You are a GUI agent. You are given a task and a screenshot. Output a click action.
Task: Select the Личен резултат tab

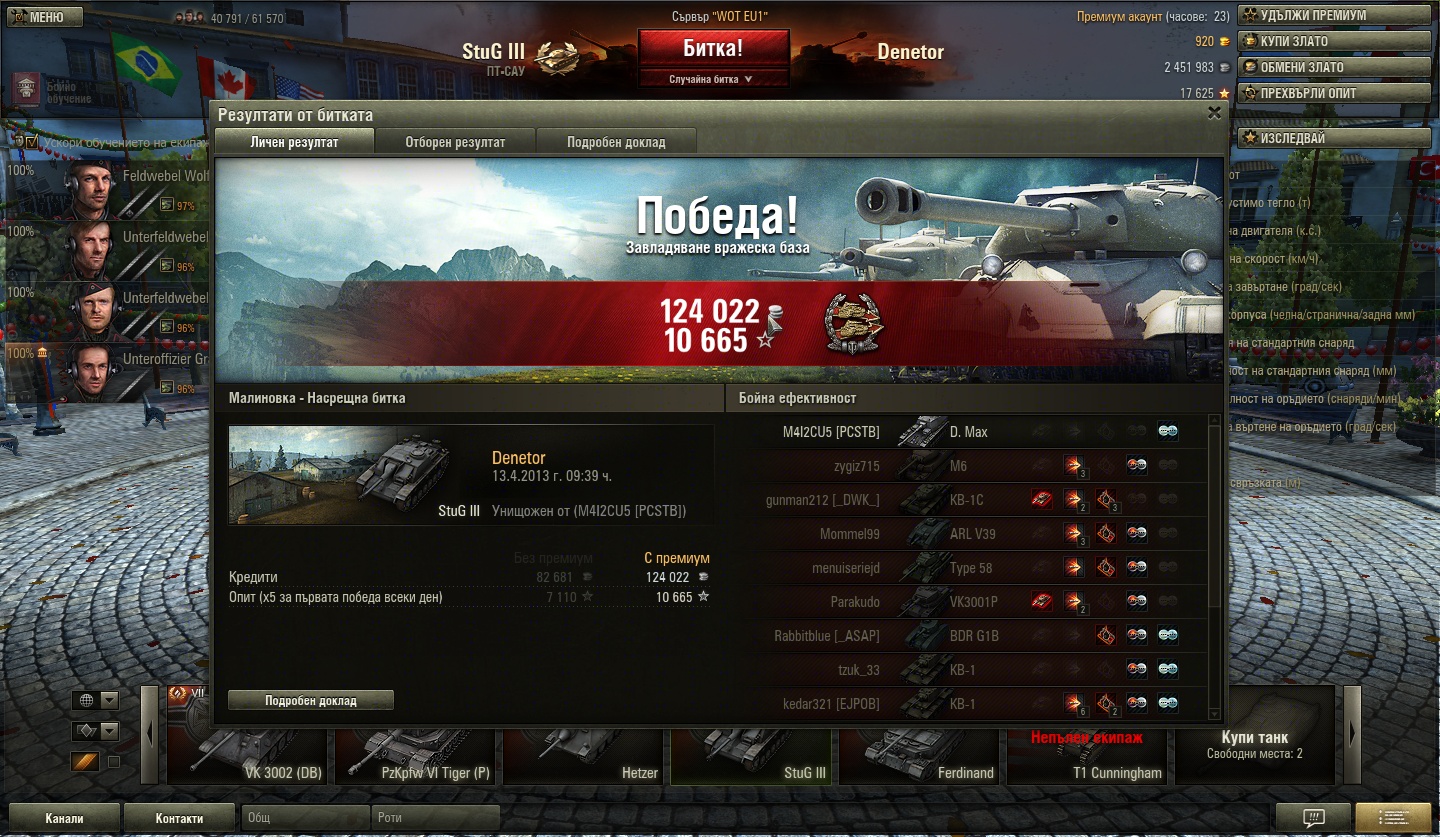coord(294,142)
